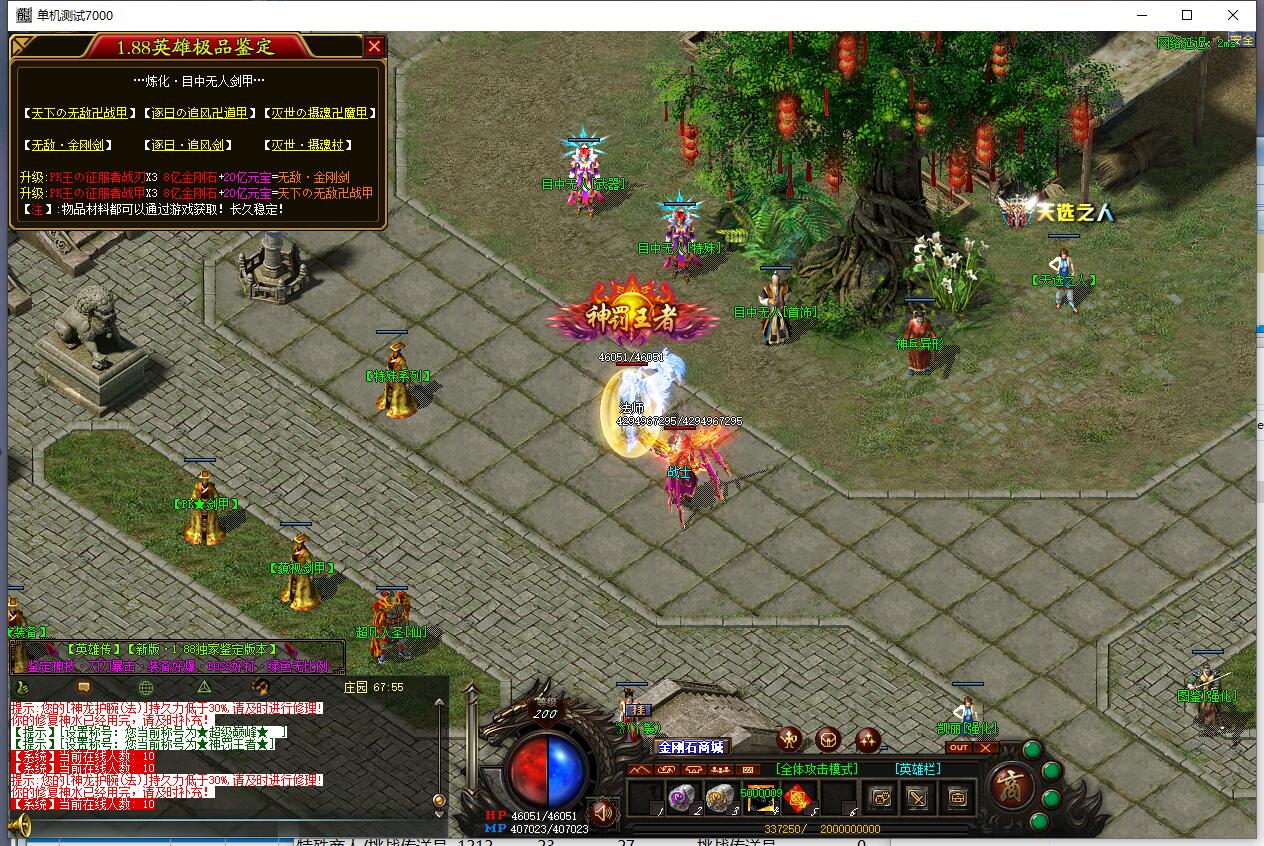Toggle the sound speaker button
1264x846 pixels.
pyautogui.click(x=601, y=810)
